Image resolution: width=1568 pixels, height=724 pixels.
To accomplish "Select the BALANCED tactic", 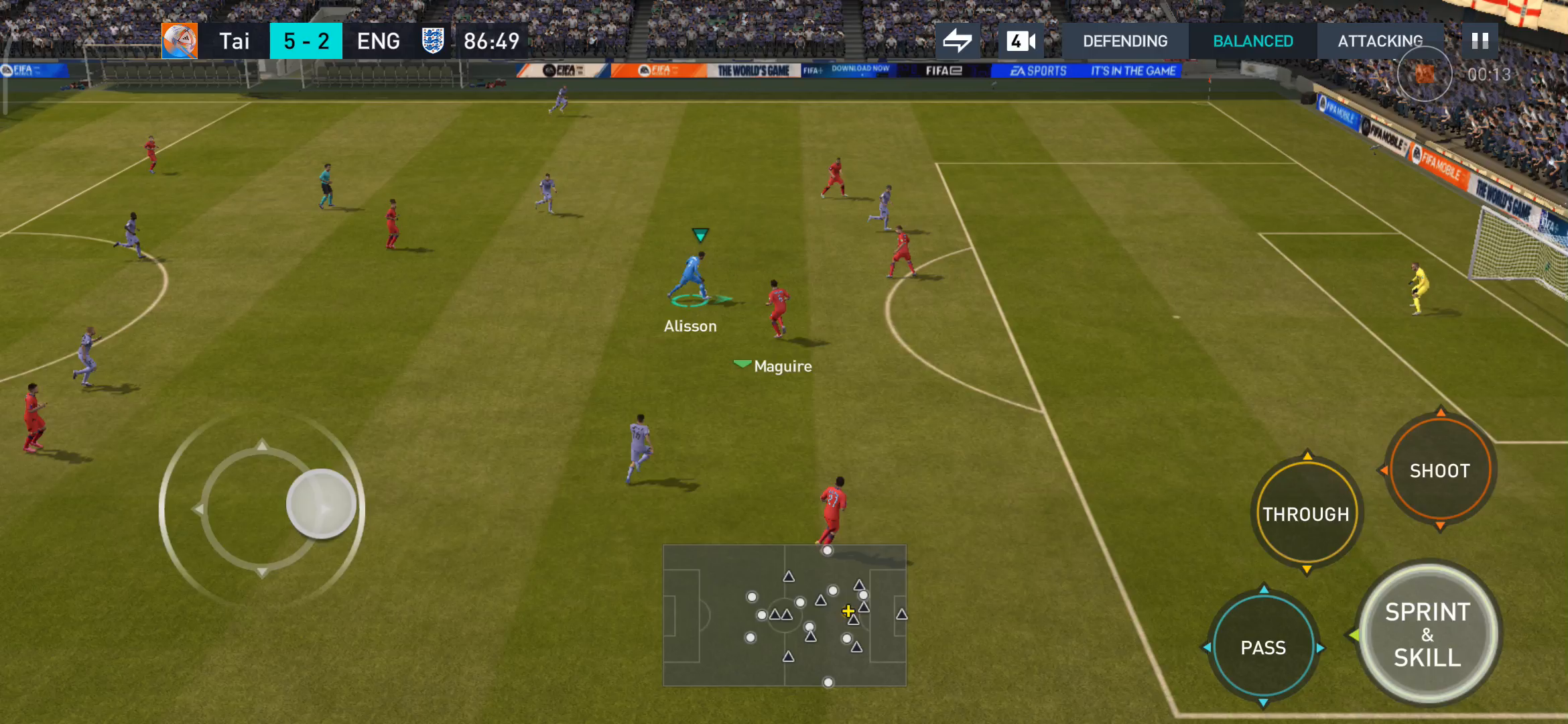I will [x=1253, y=42].
